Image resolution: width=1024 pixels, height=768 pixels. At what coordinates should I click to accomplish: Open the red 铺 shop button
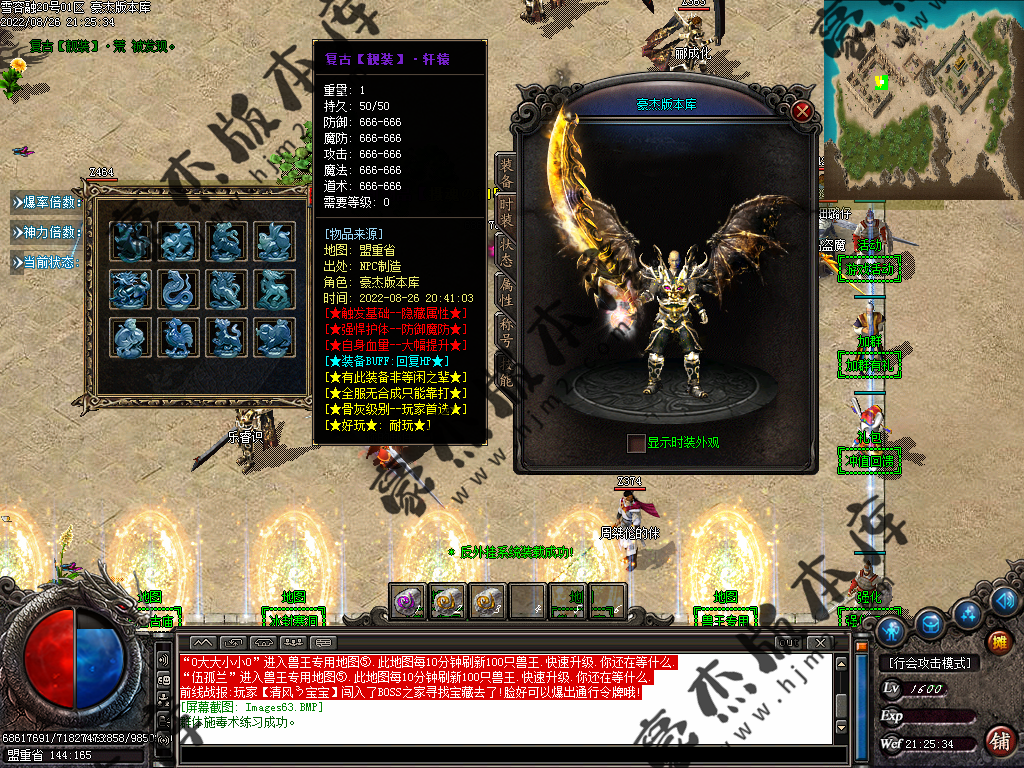(998, 741)
